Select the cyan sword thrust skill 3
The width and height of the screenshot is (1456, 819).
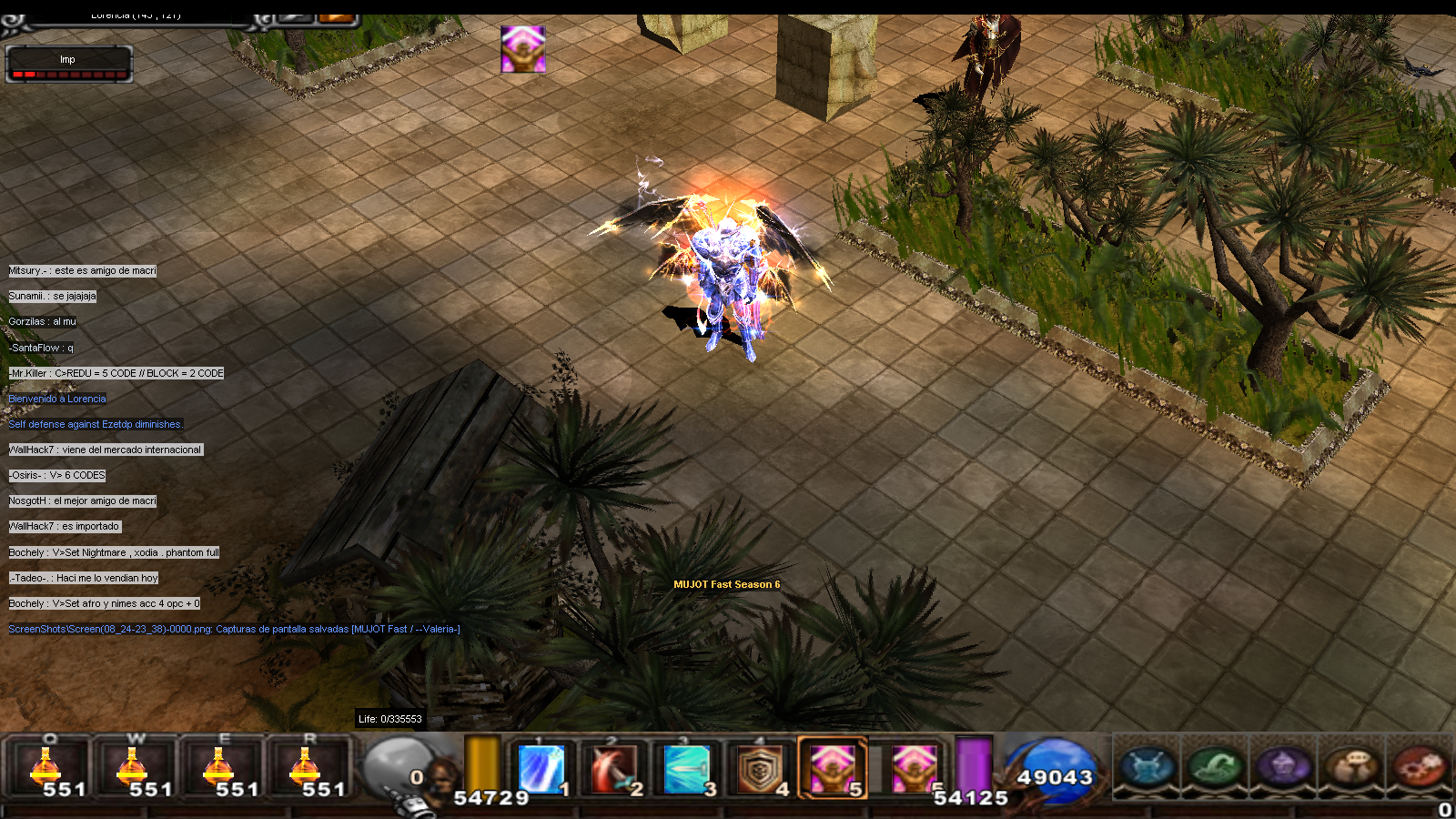[x=687, y=768]
